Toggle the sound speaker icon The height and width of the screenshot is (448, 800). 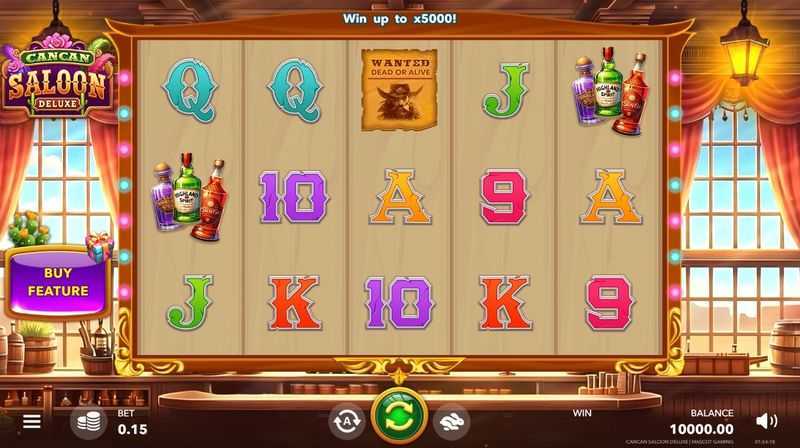tap(766, 421)
